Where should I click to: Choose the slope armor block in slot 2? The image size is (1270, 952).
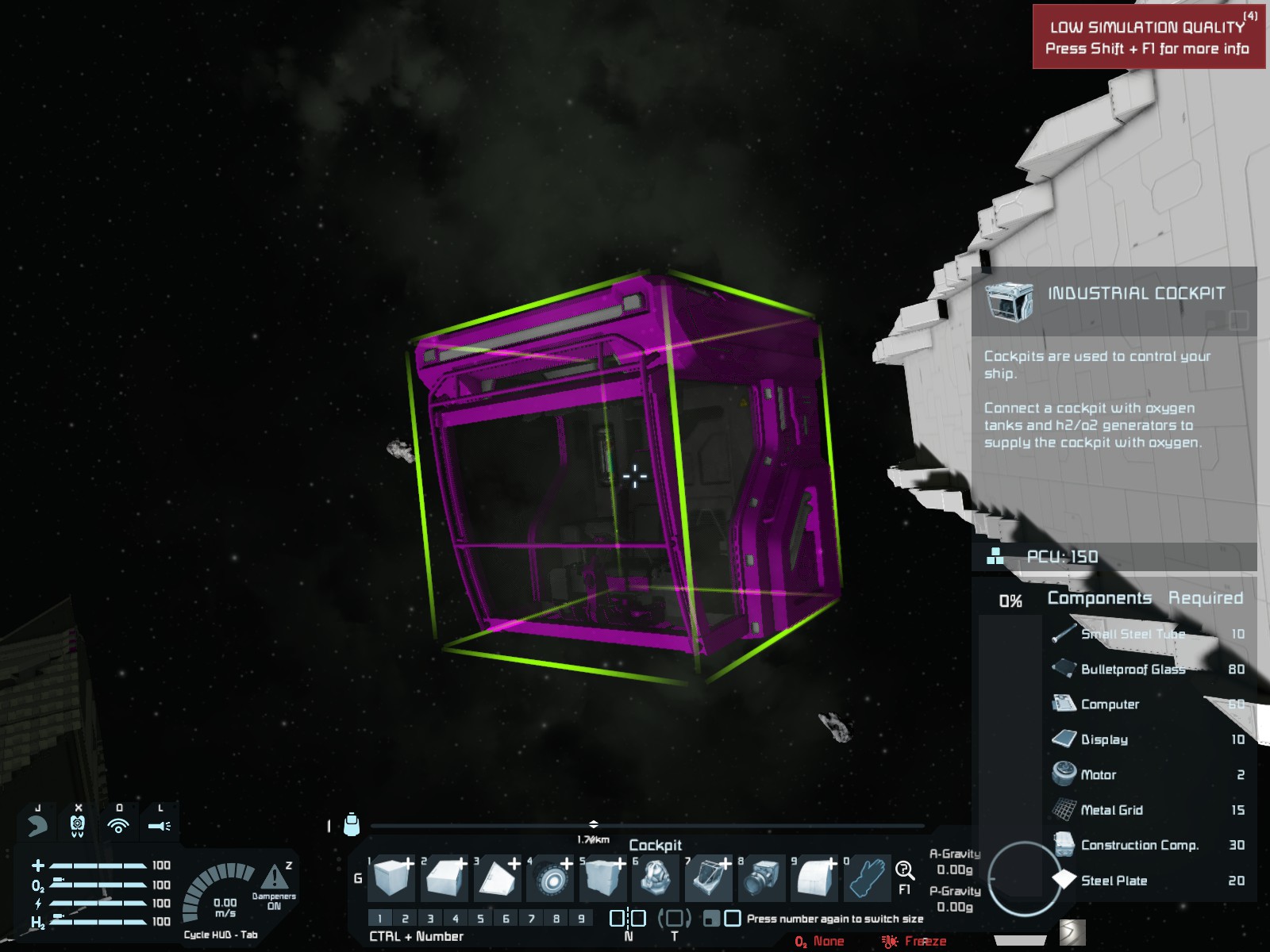(446, 879)
